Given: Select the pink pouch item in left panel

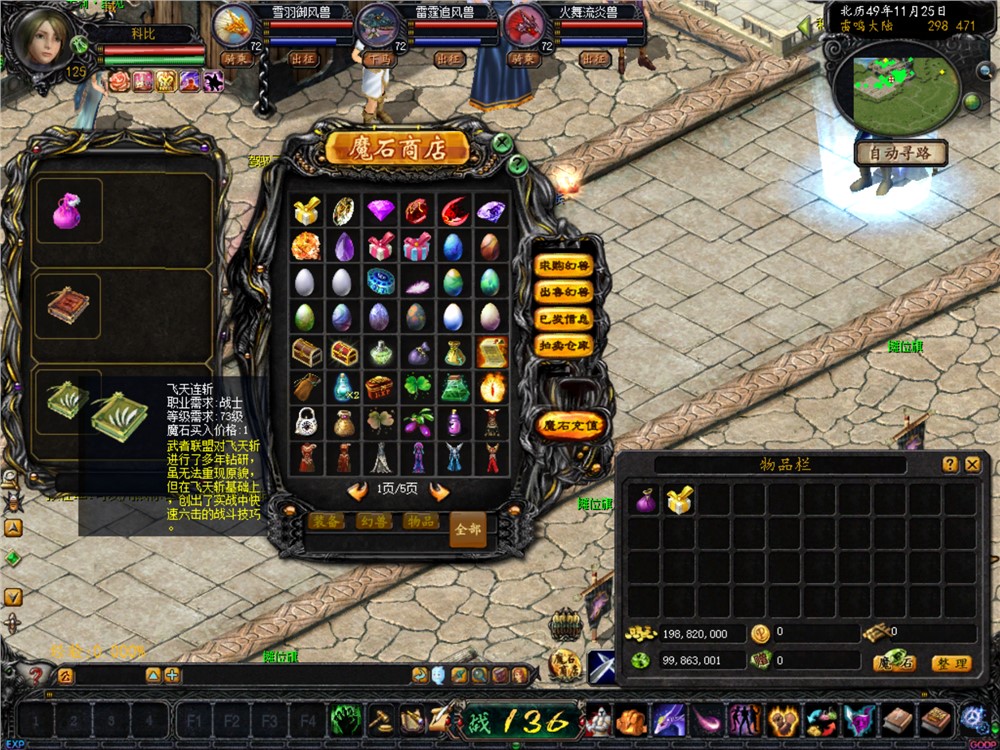Looking at the screenshot, I should pyautogui.click(x=68, y=211).
